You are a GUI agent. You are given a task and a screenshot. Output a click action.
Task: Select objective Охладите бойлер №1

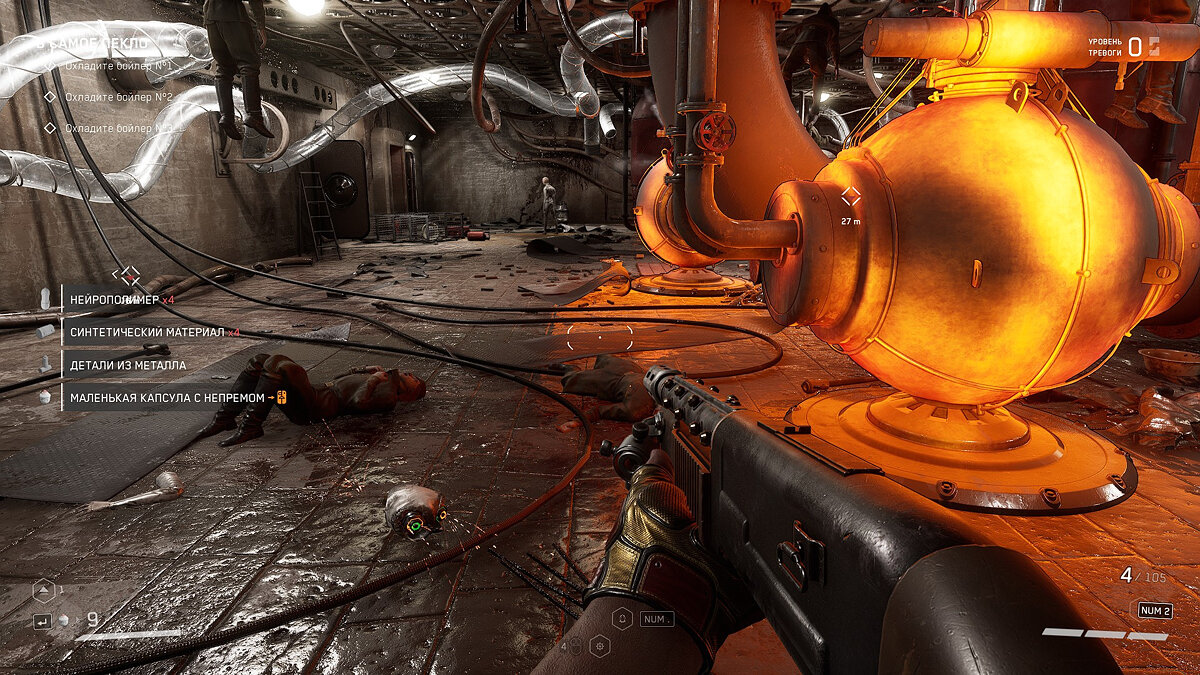pyautogui.click(x=118, y=66)
